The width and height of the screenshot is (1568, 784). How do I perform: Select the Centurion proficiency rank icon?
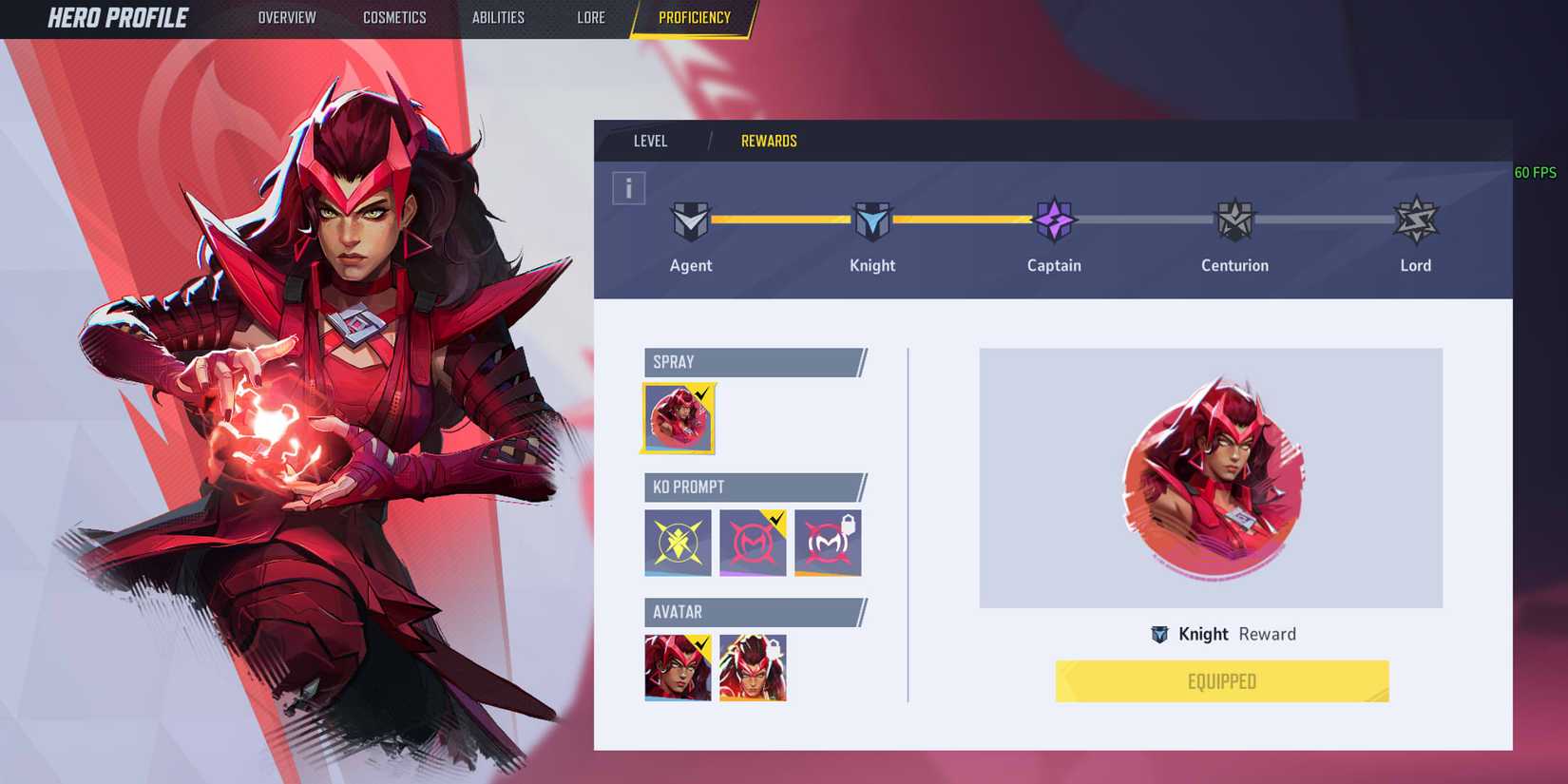1234,219
